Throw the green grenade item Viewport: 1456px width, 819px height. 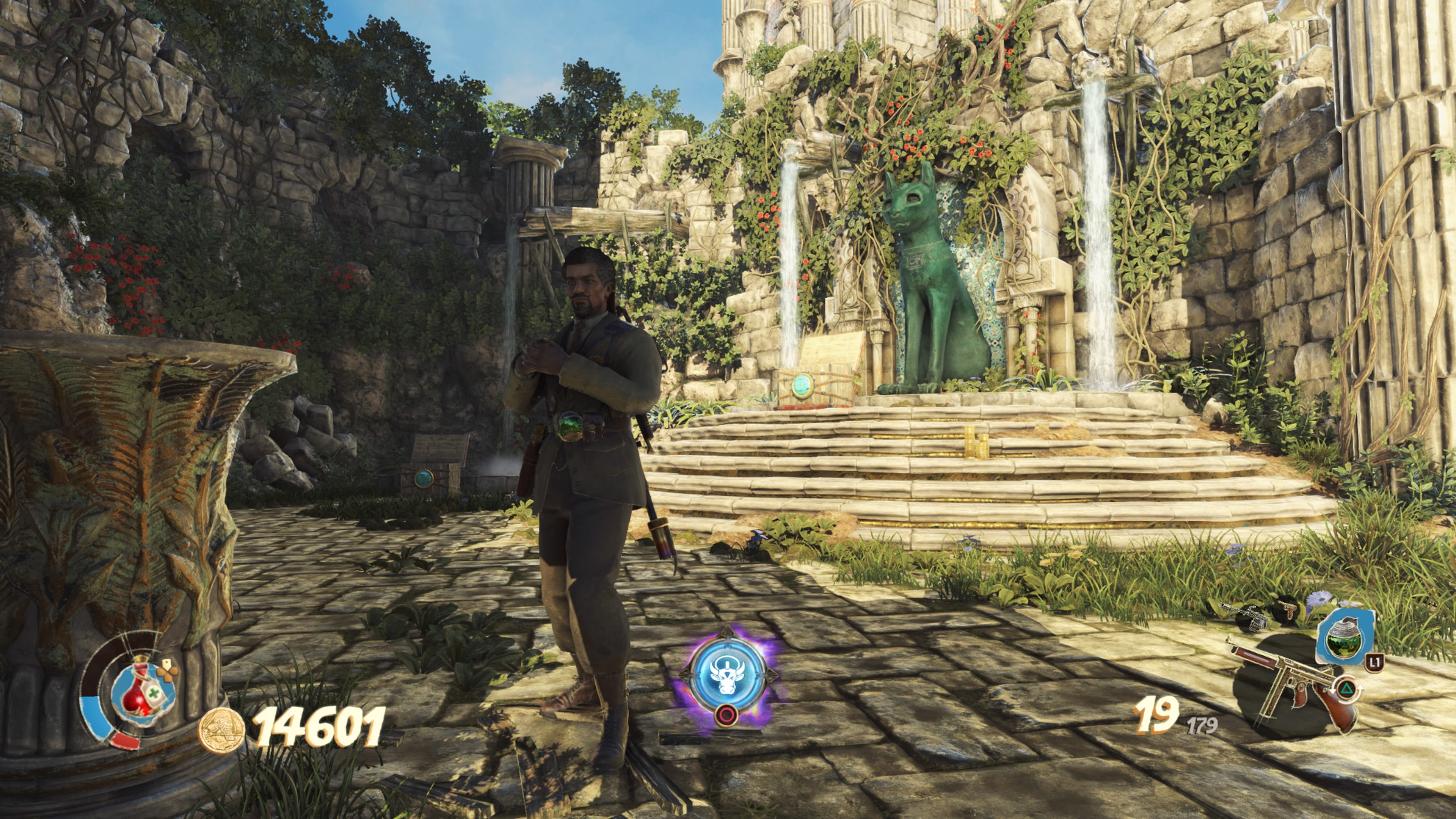(1343, 637)
